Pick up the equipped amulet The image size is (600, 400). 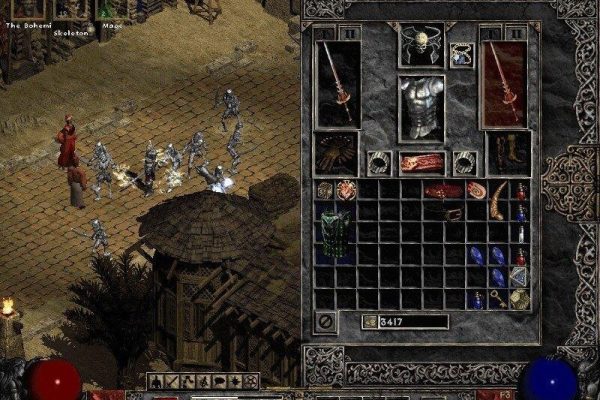click(462, 53)
